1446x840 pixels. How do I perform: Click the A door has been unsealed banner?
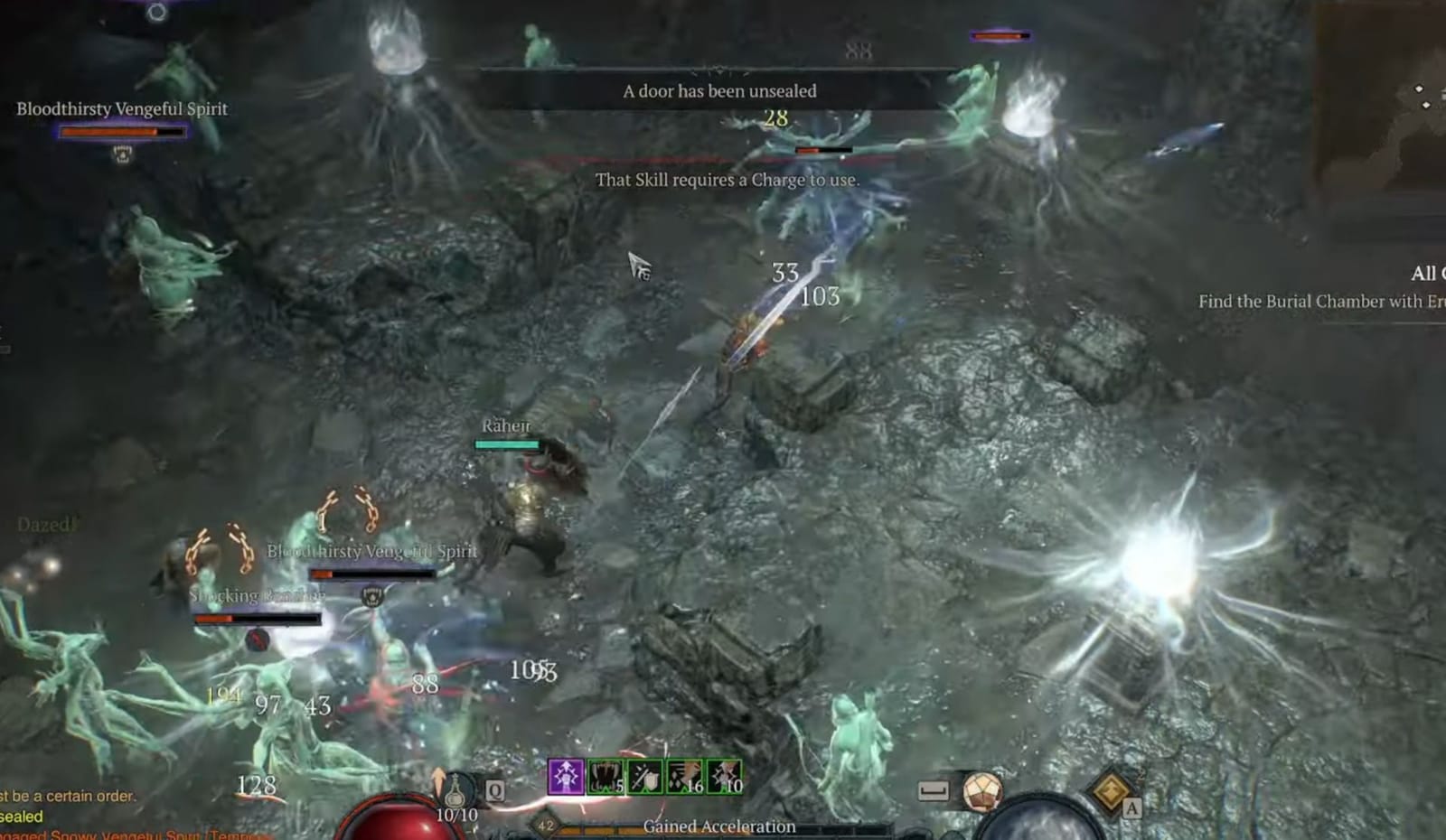click(x=718, y=90)
